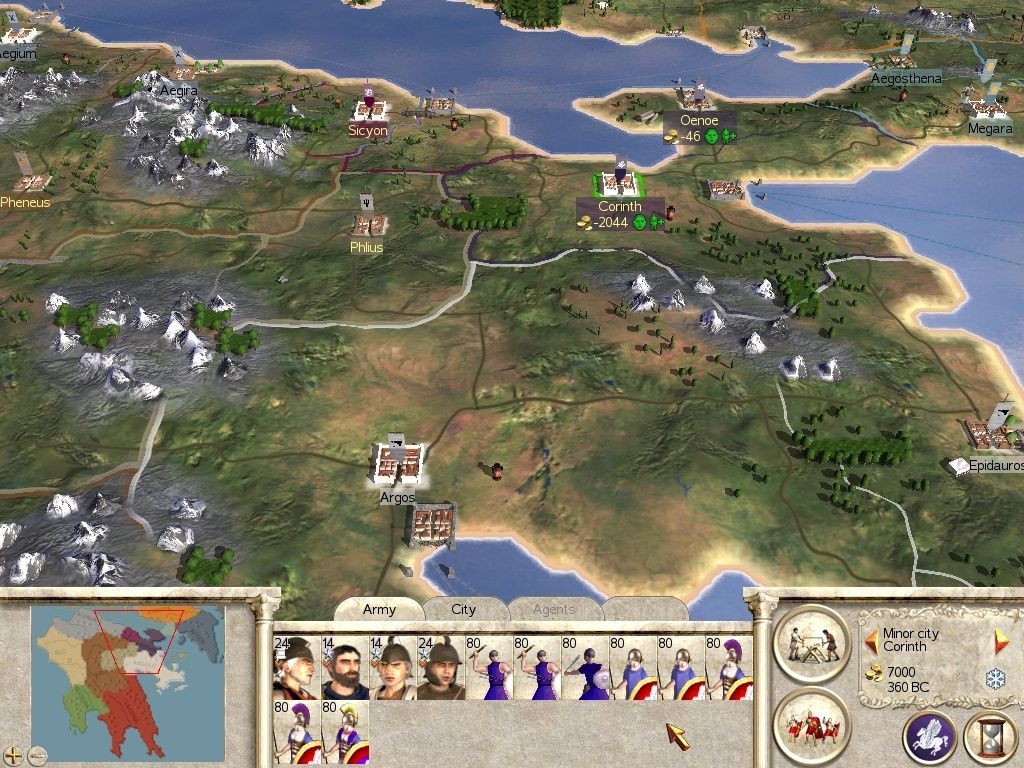Select the Oenoe settlement label
This screenshot has height=768, width=1024.
pos(699,121)
